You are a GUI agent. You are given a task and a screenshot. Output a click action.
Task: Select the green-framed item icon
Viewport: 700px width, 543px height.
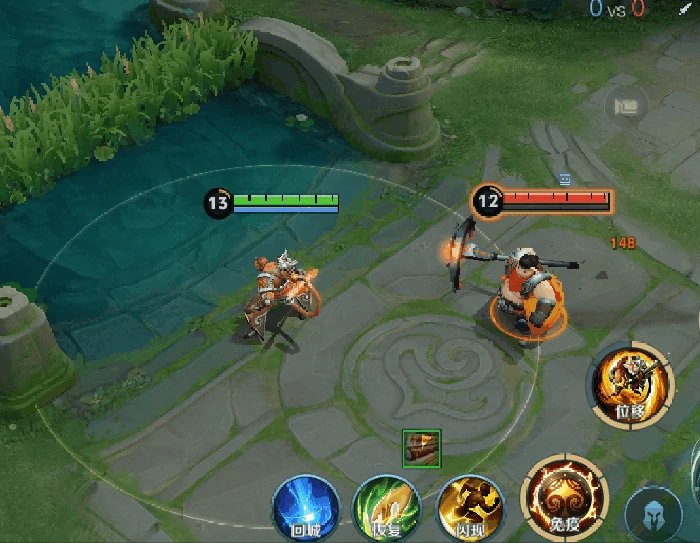coord(421,447)
